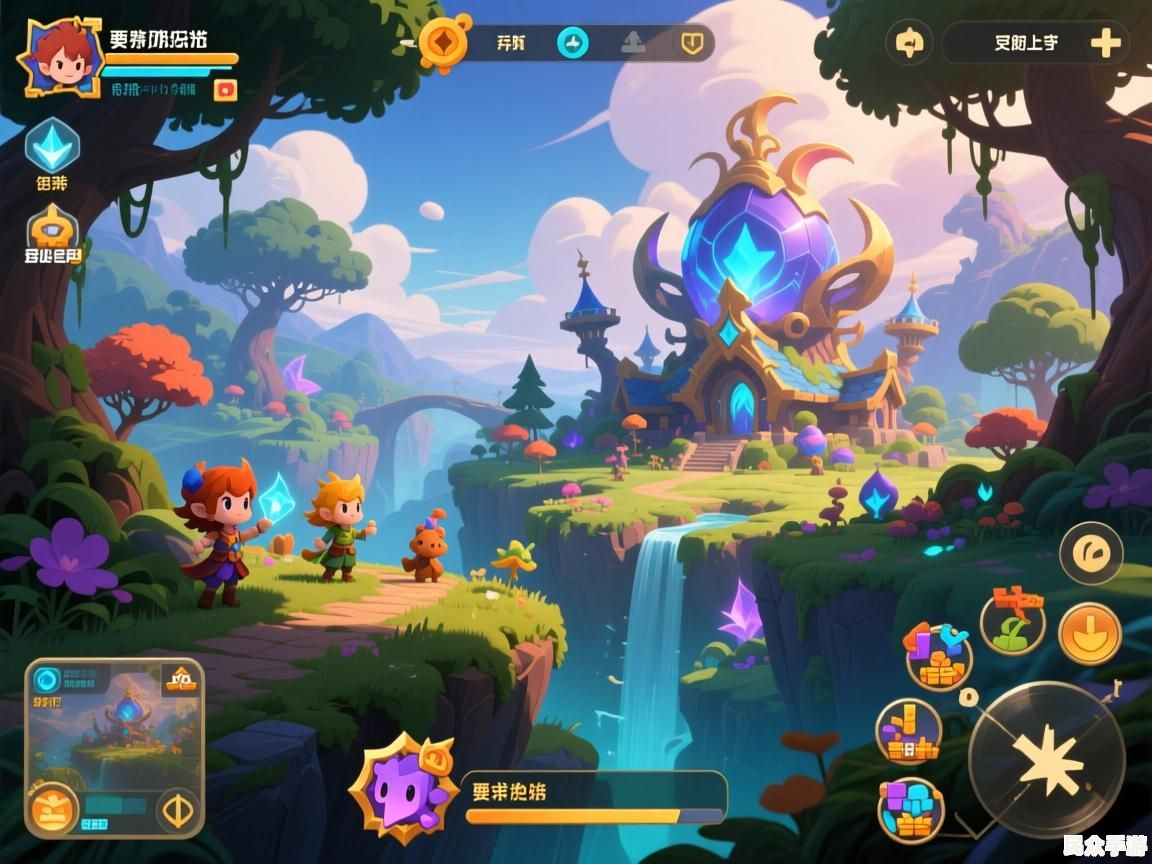Use the green sprout skill icon

pyautogui.click(x=1012, y=621)
